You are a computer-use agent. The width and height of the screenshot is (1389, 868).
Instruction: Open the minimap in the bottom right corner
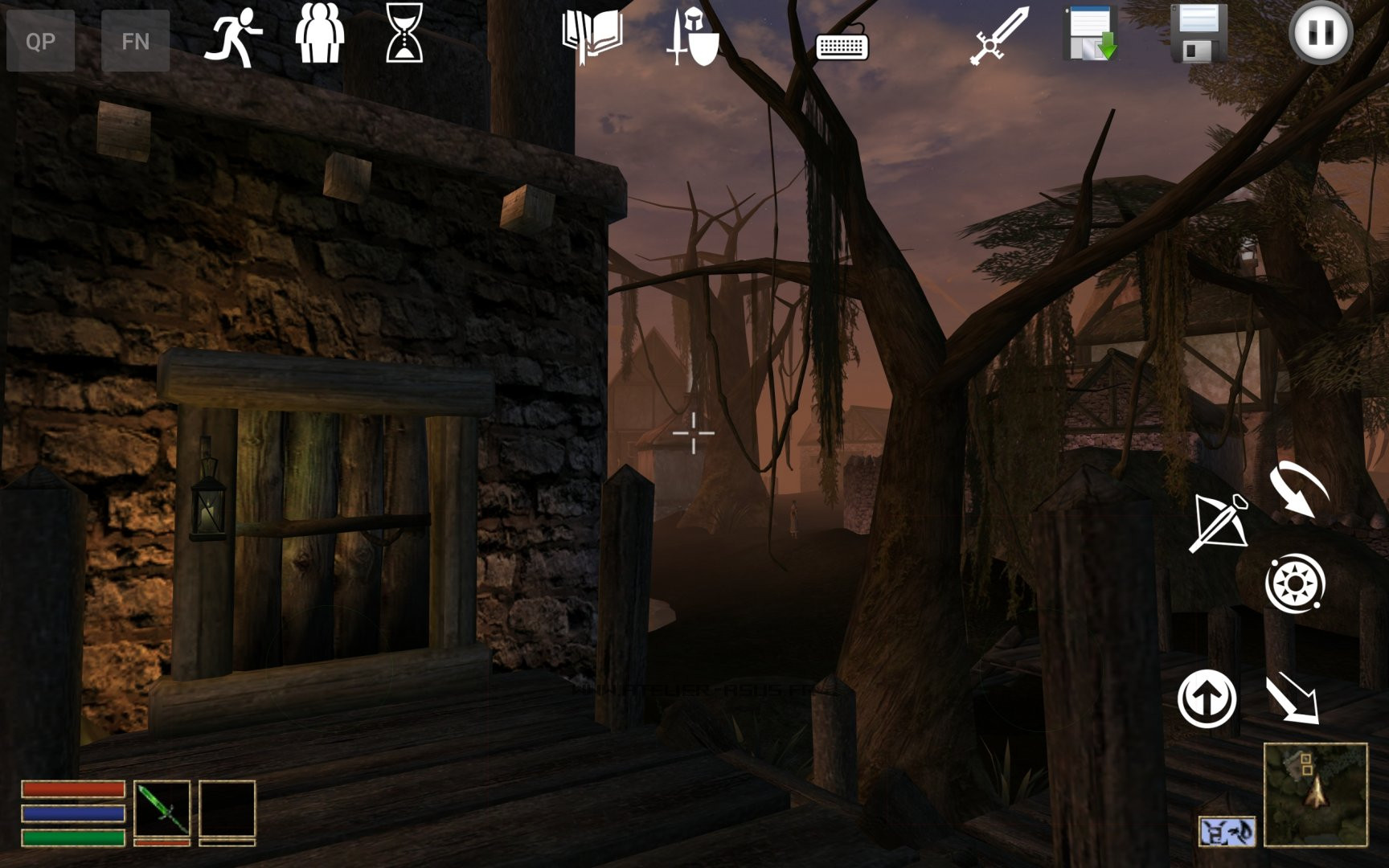click(1317, 796)
